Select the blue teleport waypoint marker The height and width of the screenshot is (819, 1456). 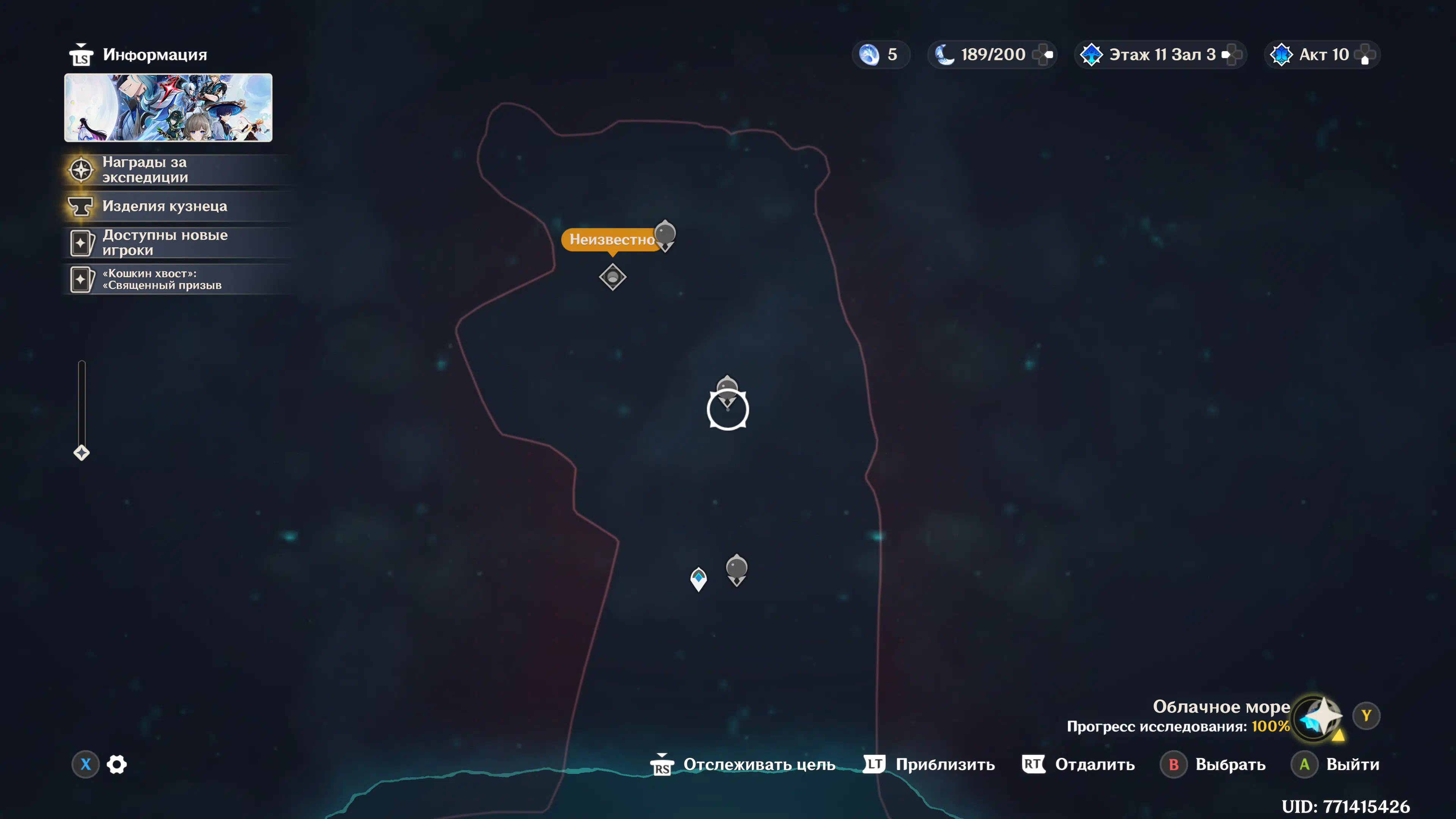click(698, 579)
